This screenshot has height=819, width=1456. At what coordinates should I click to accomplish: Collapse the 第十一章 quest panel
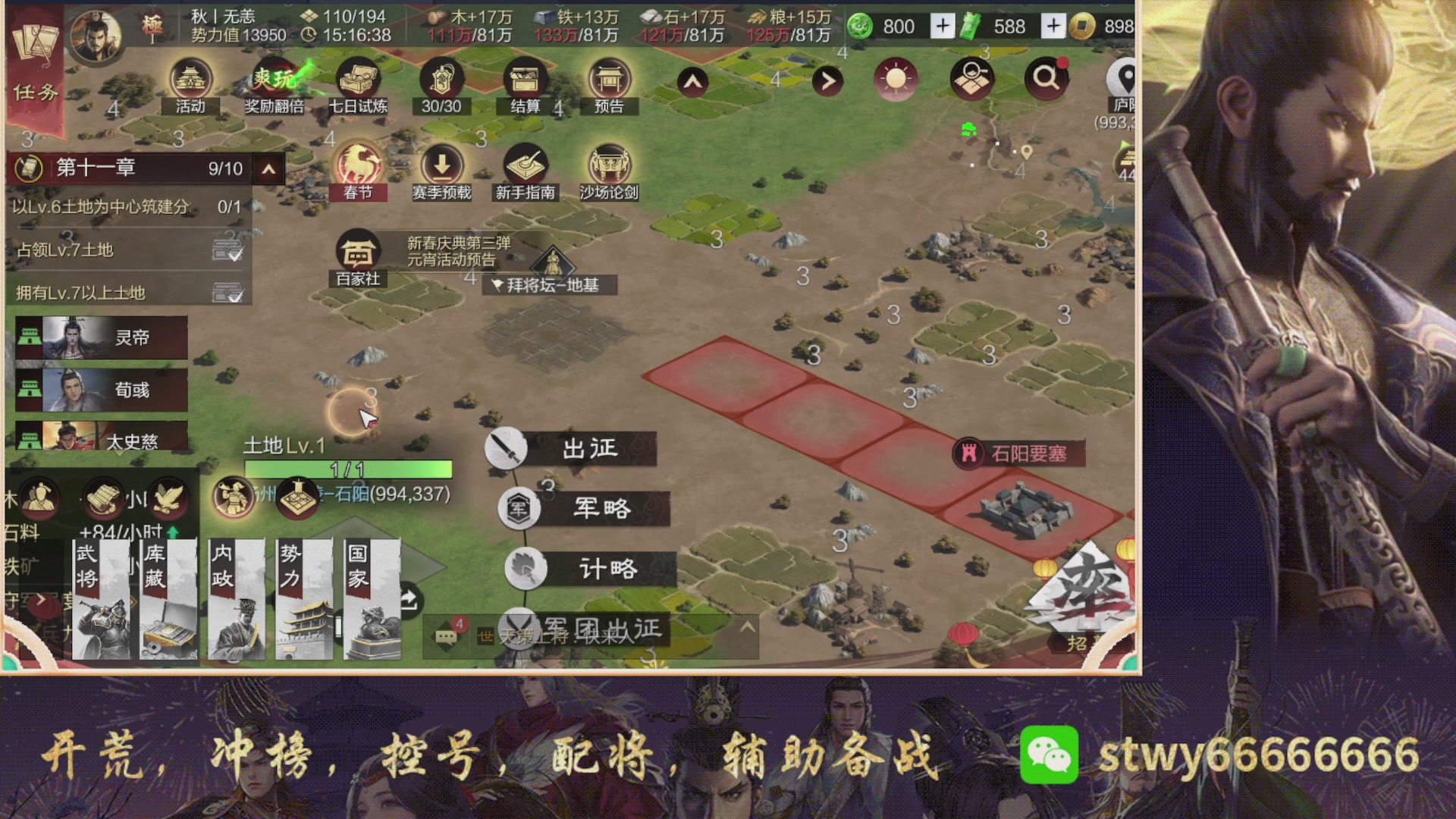tap(268, 168)
